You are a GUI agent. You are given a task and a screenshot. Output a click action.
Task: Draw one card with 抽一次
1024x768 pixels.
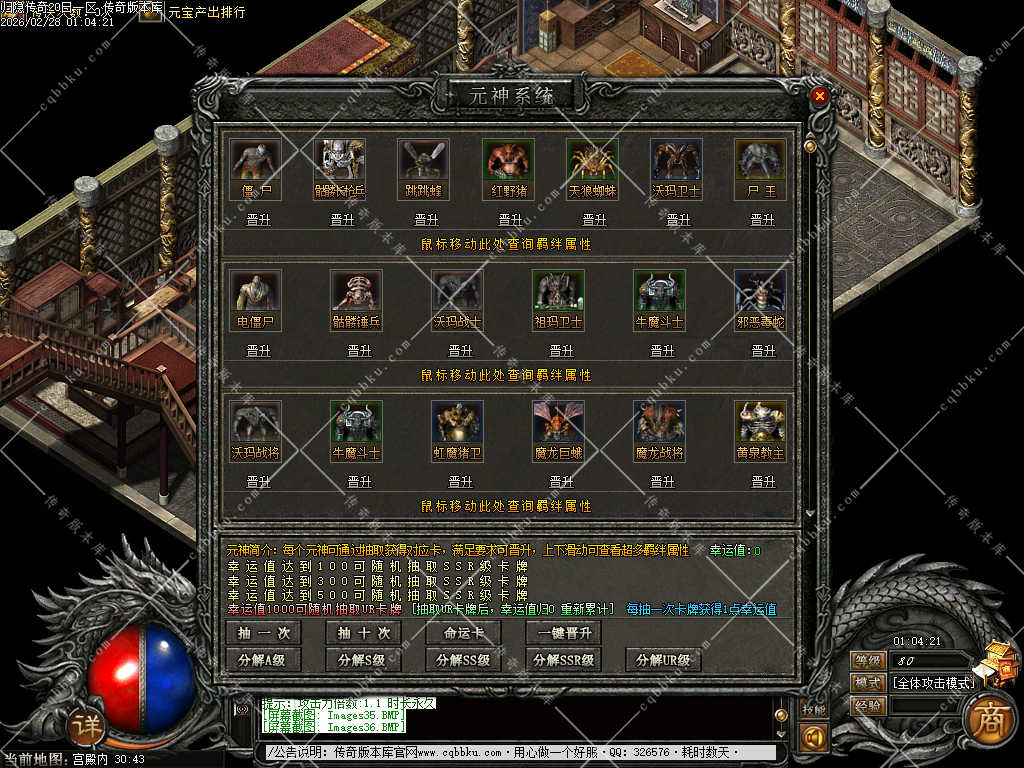pyautogui.click(x=264, y=633)
